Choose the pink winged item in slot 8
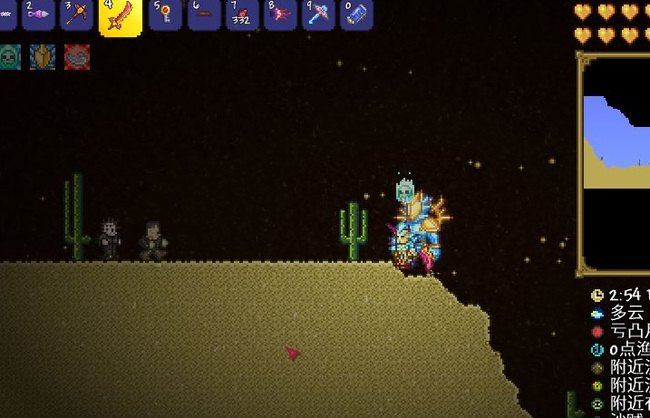 tap(280, 14)
